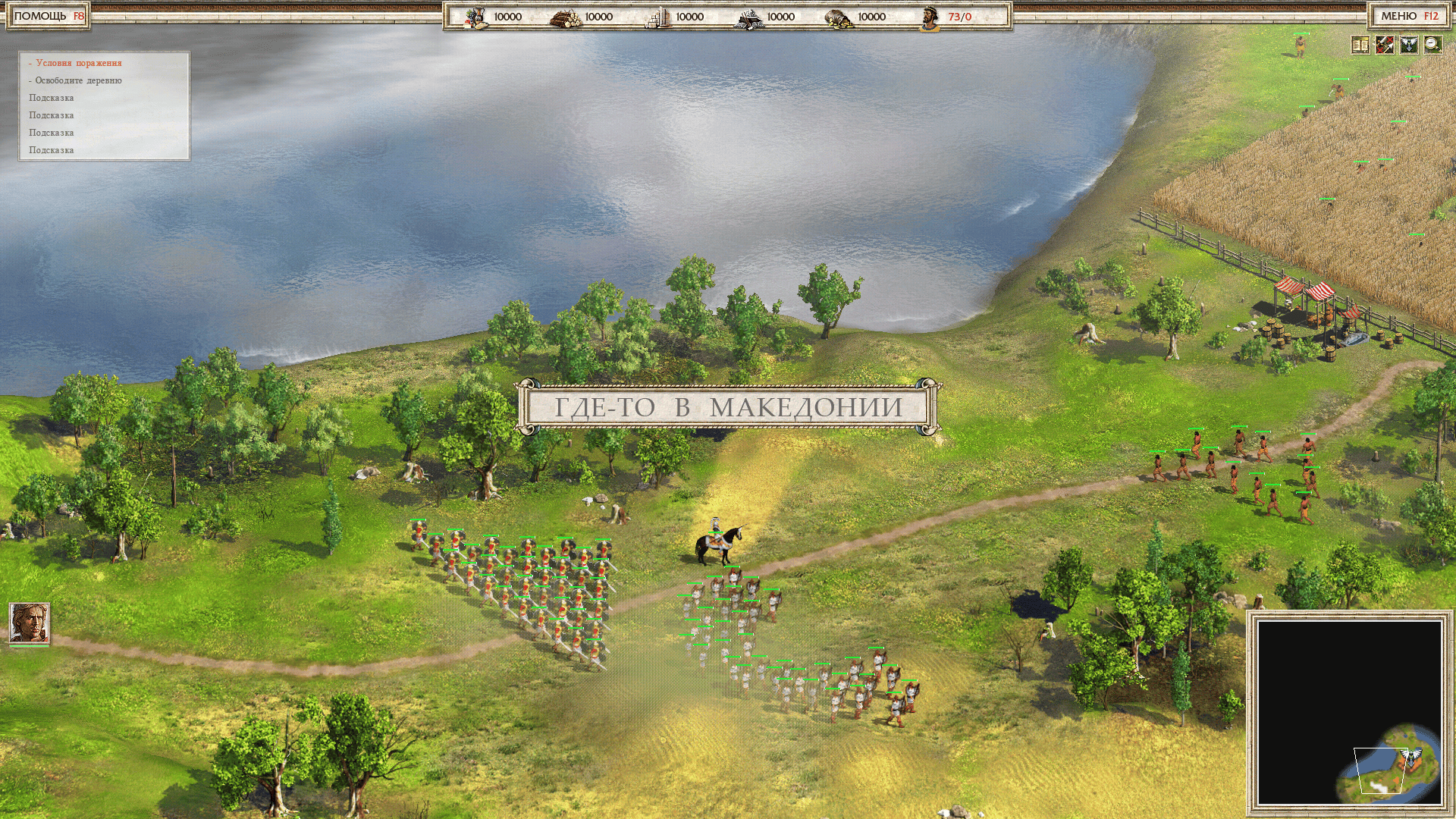The height and width of the screenshot is (819, 1456).
Task: Select the Освободите деревню objective
Action: pos(78,80)
